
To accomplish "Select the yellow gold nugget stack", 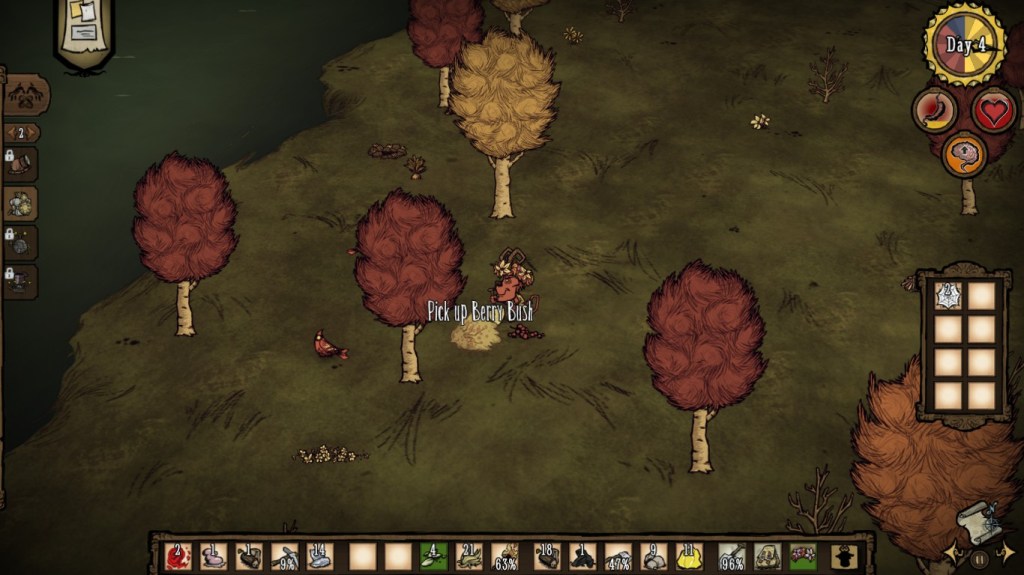I will [x=689, y=556].
